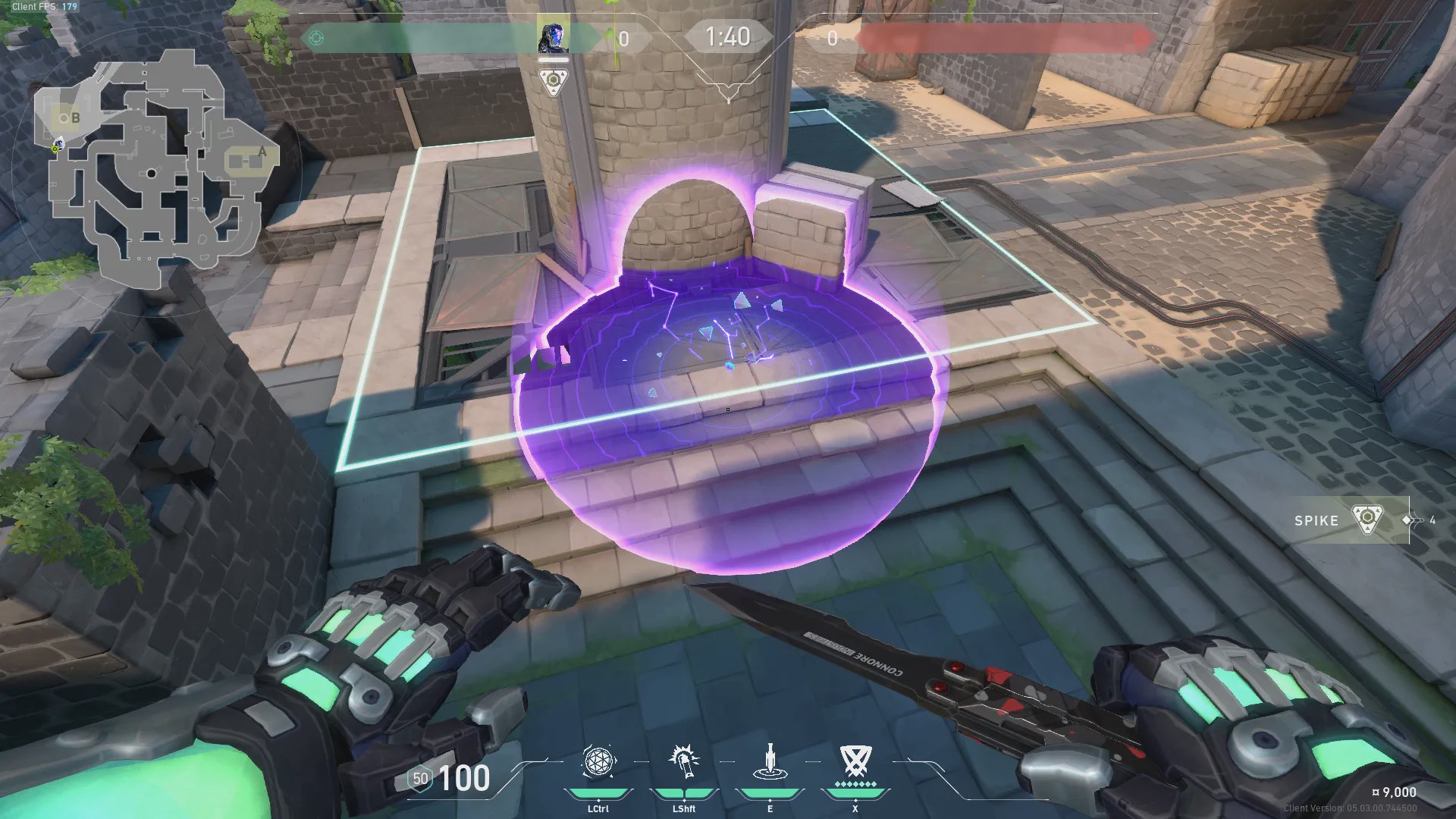Select the B site marker on minimap
Viewport: 1456px width, 819px height.
pos(74,118)
